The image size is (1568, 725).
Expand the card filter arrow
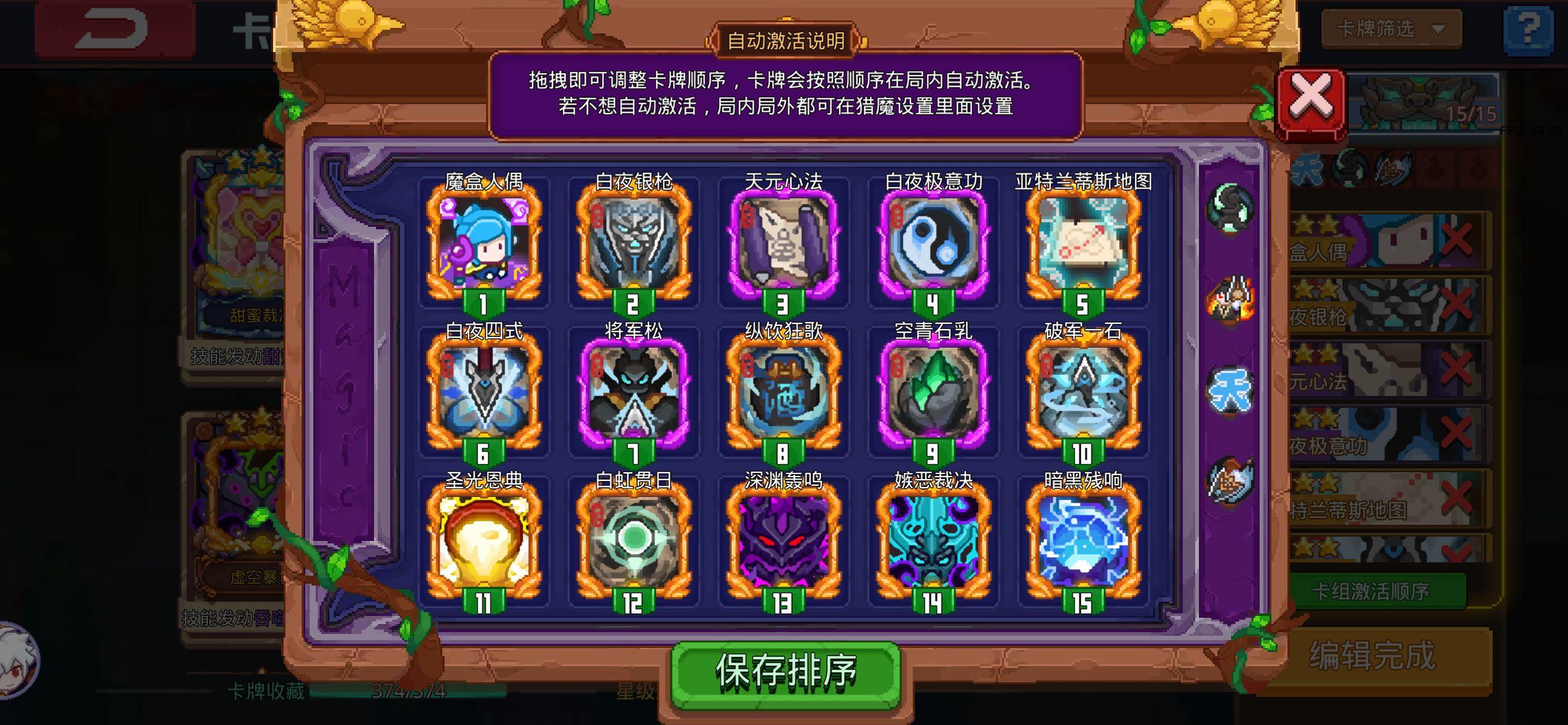[1437, 29]
